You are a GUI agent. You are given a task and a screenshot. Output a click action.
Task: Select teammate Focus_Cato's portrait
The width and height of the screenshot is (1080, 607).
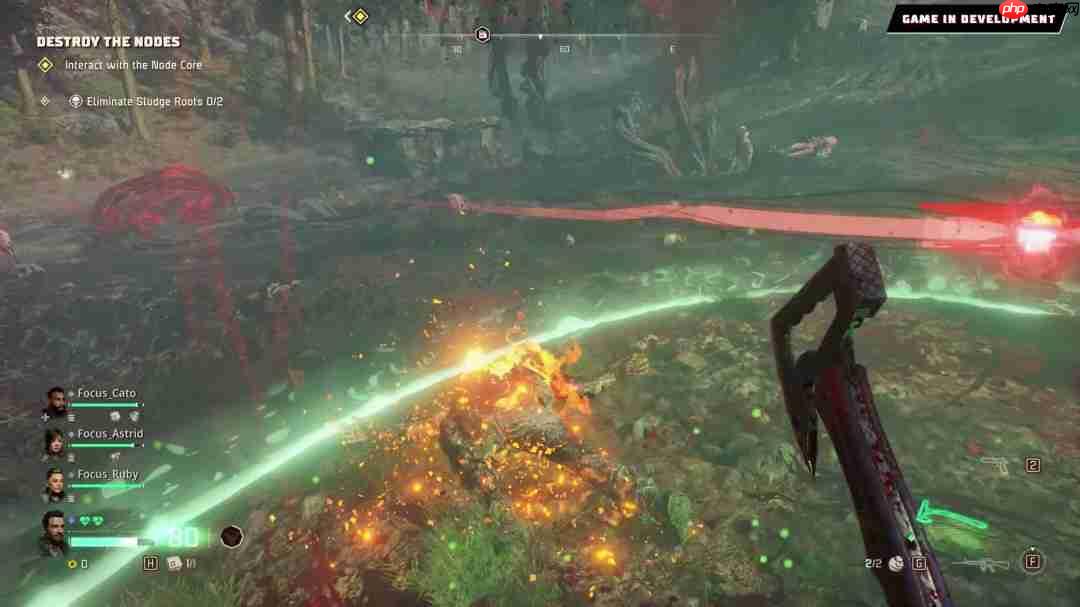54,400
